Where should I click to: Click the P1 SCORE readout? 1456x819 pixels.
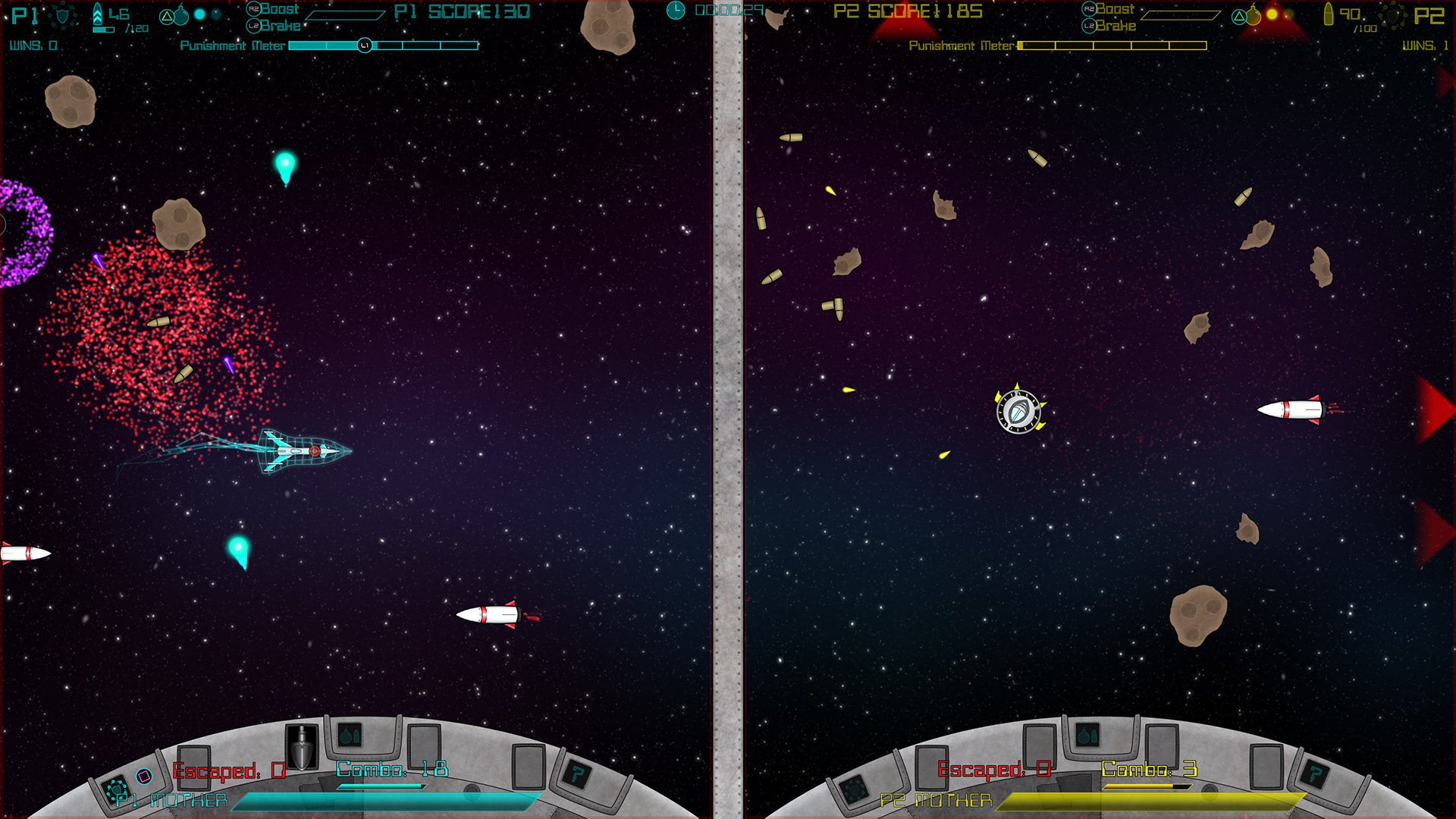(461, 11)
